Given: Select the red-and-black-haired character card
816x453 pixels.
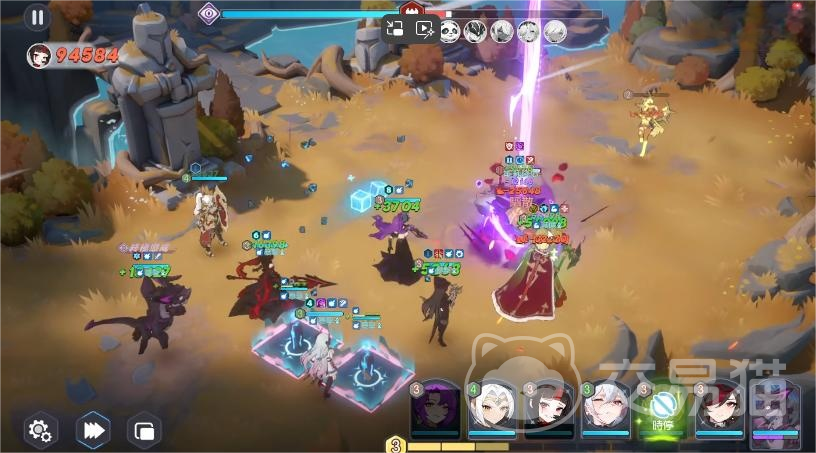Looking at the screenshot, I should coord(720,409).
